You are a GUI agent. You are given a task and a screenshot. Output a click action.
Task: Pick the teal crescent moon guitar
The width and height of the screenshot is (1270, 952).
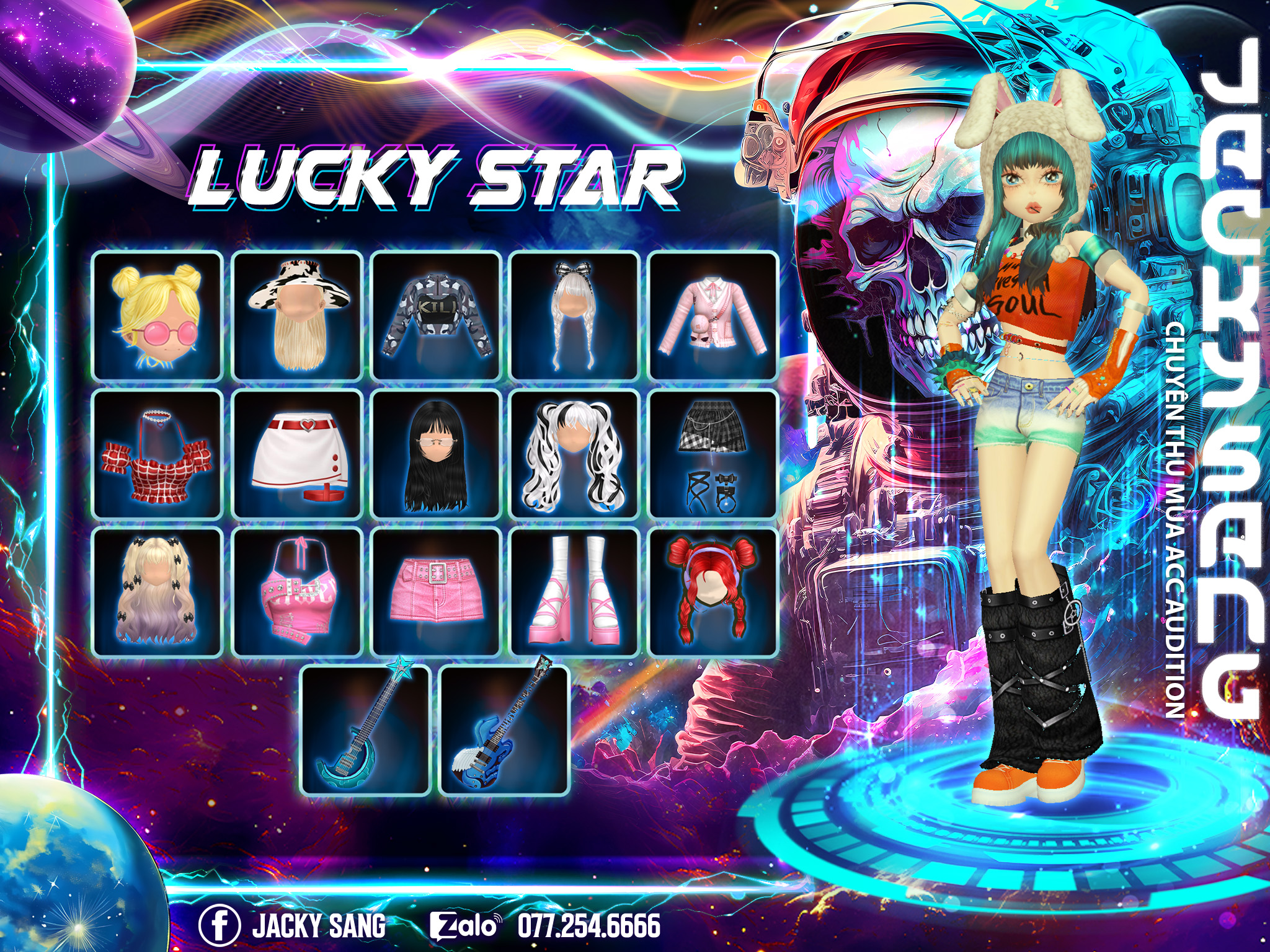point(366,731)
